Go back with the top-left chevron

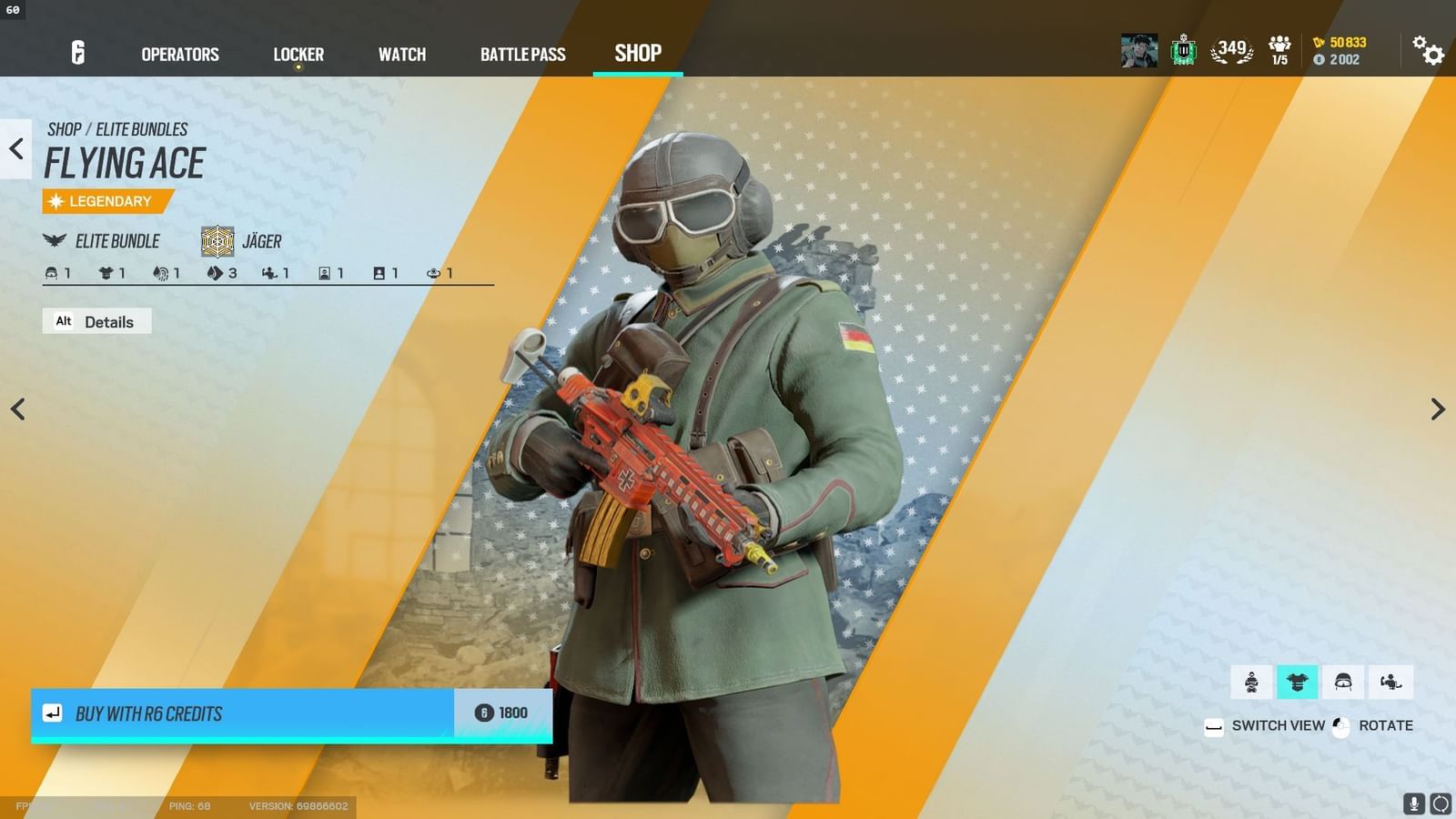point(15,149)
